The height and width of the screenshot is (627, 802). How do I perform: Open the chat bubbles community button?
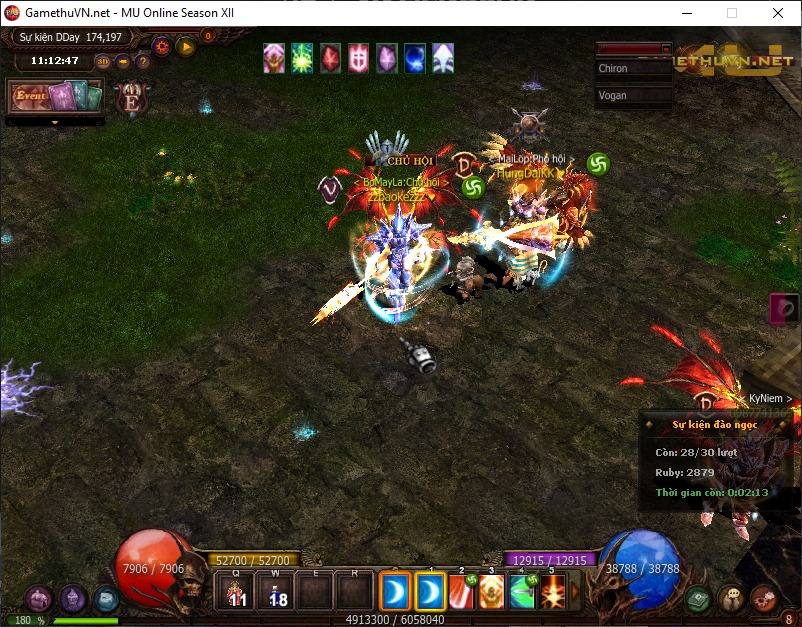(730, 598)
